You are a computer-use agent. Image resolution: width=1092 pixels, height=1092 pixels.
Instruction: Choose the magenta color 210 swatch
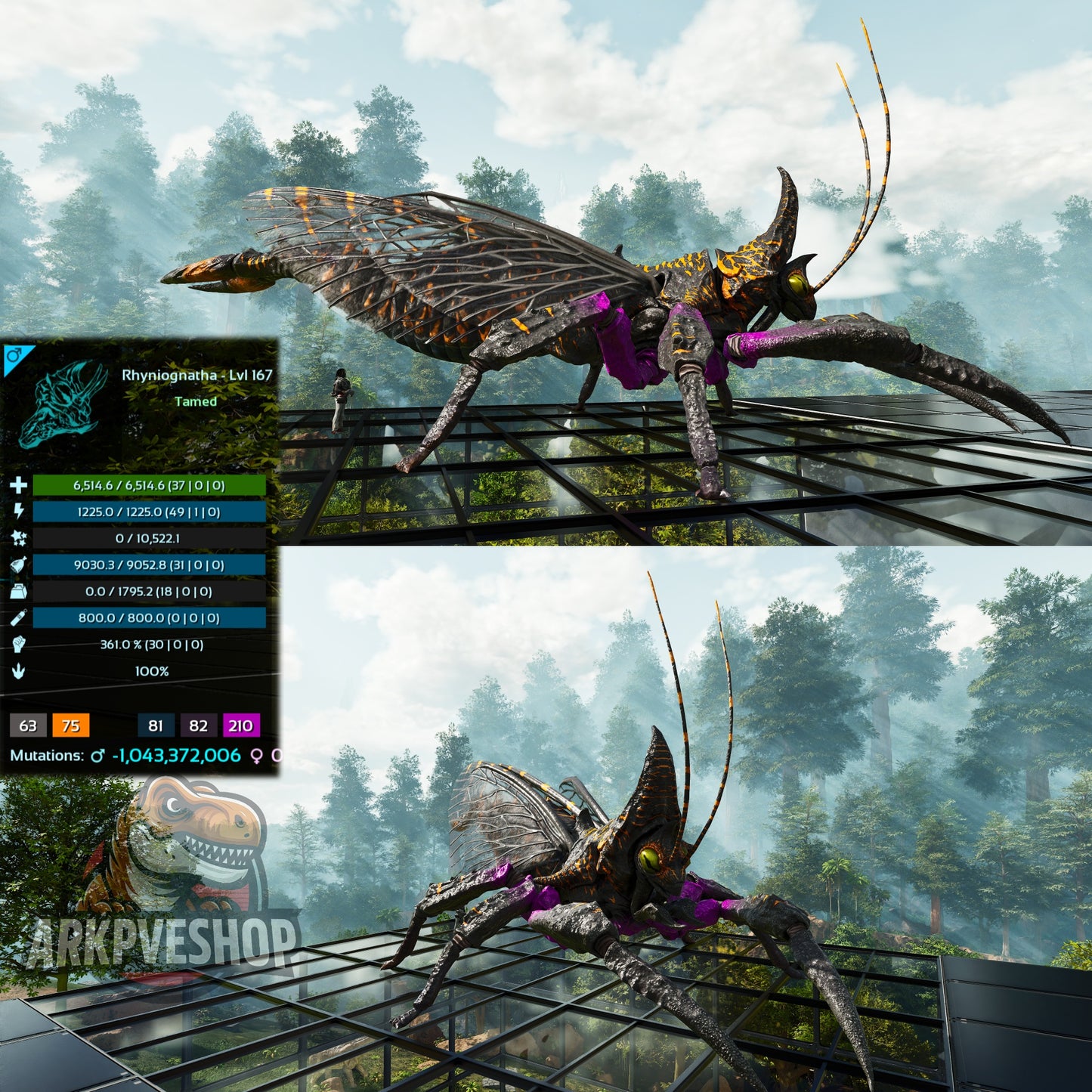(241, 725)
